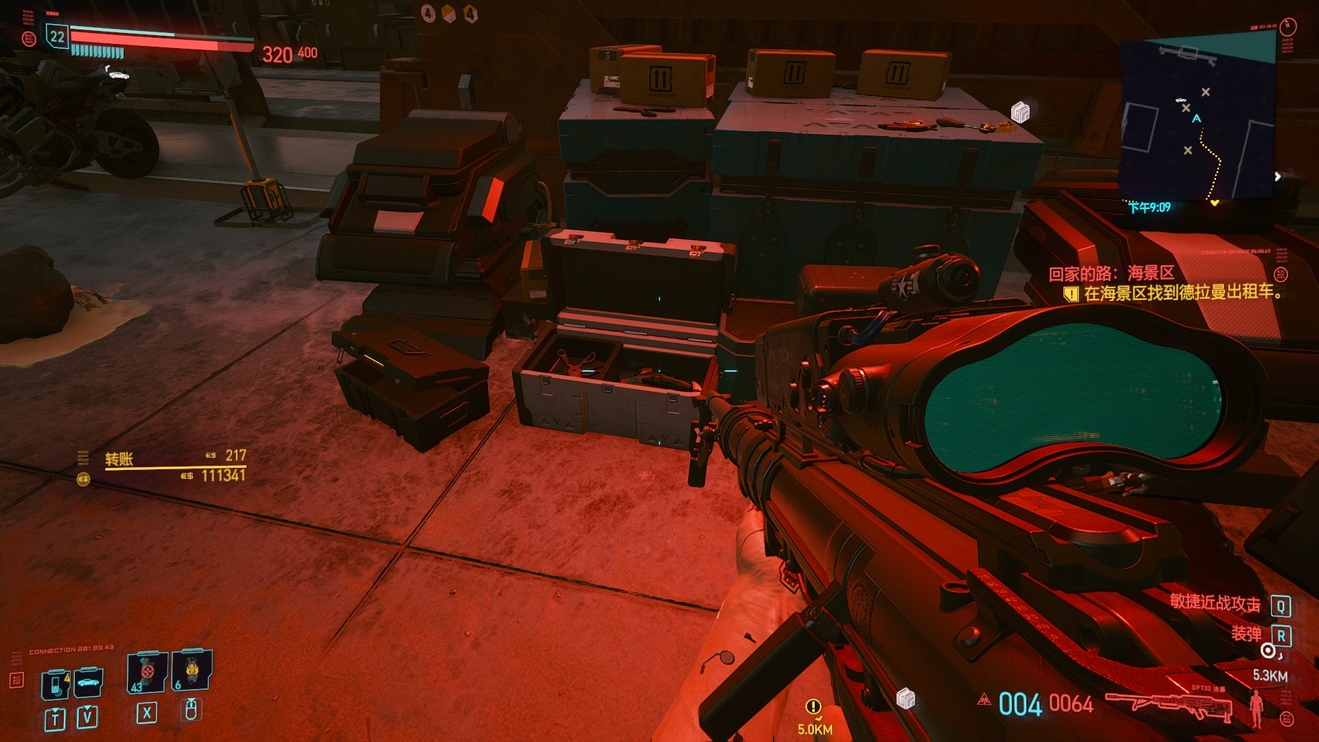
Task: Click the yellow exclamation quest waypoint marker
Action: tap(814, 707)
